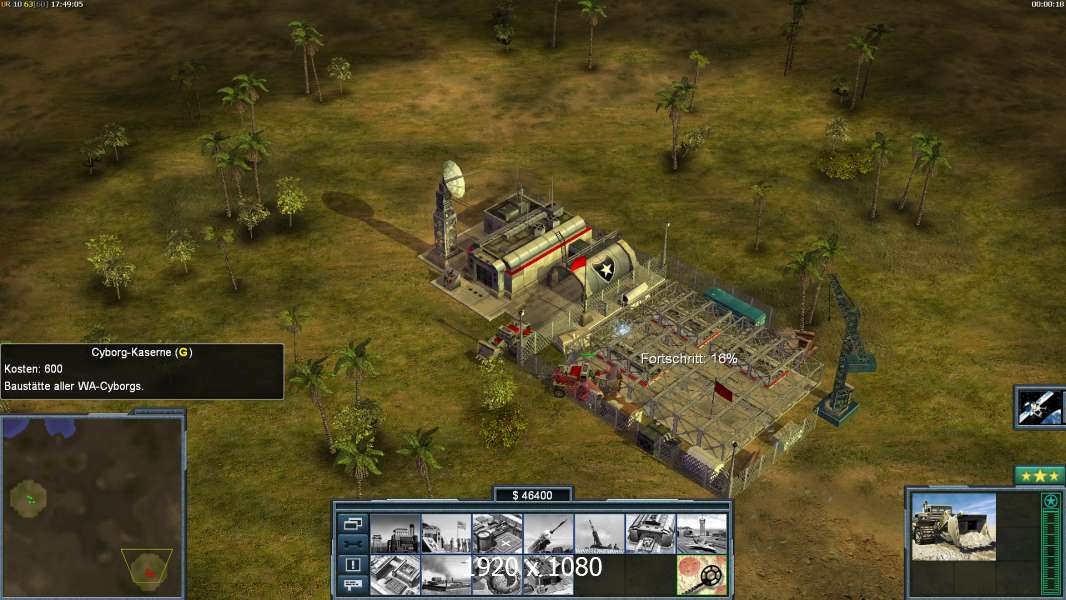
Task: Open the three-star general powers button
Action: click(x=1039, y=475)
